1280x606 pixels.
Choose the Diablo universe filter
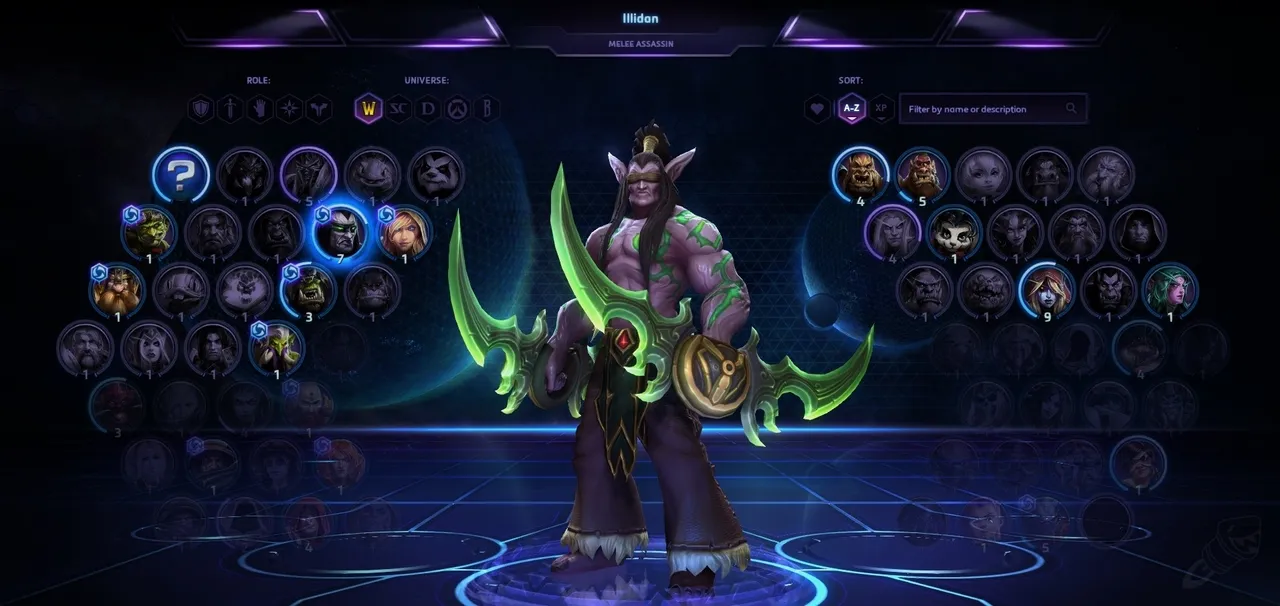(x=428, y=108)
